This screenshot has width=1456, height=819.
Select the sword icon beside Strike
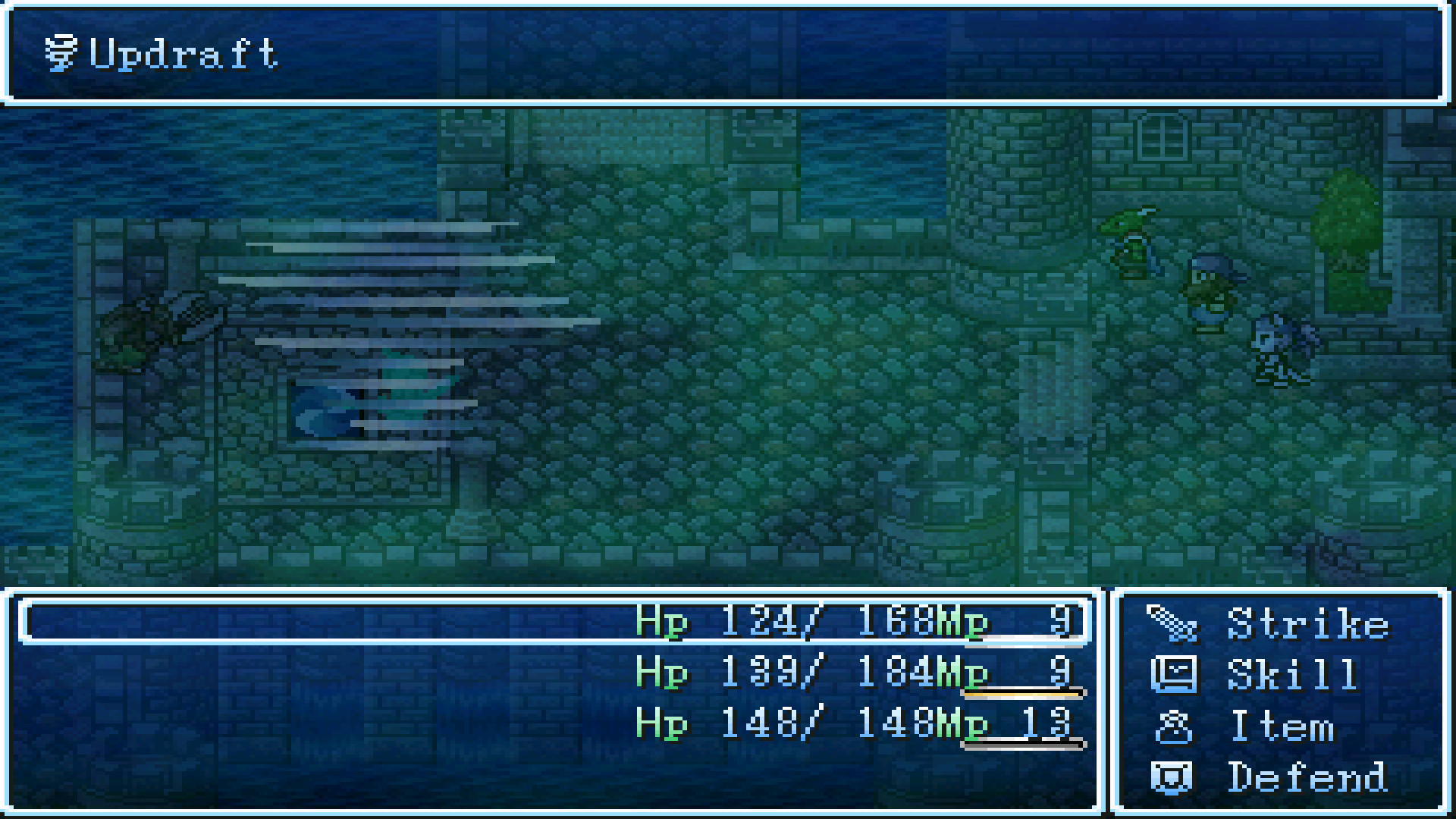(x=1175, y=623)
